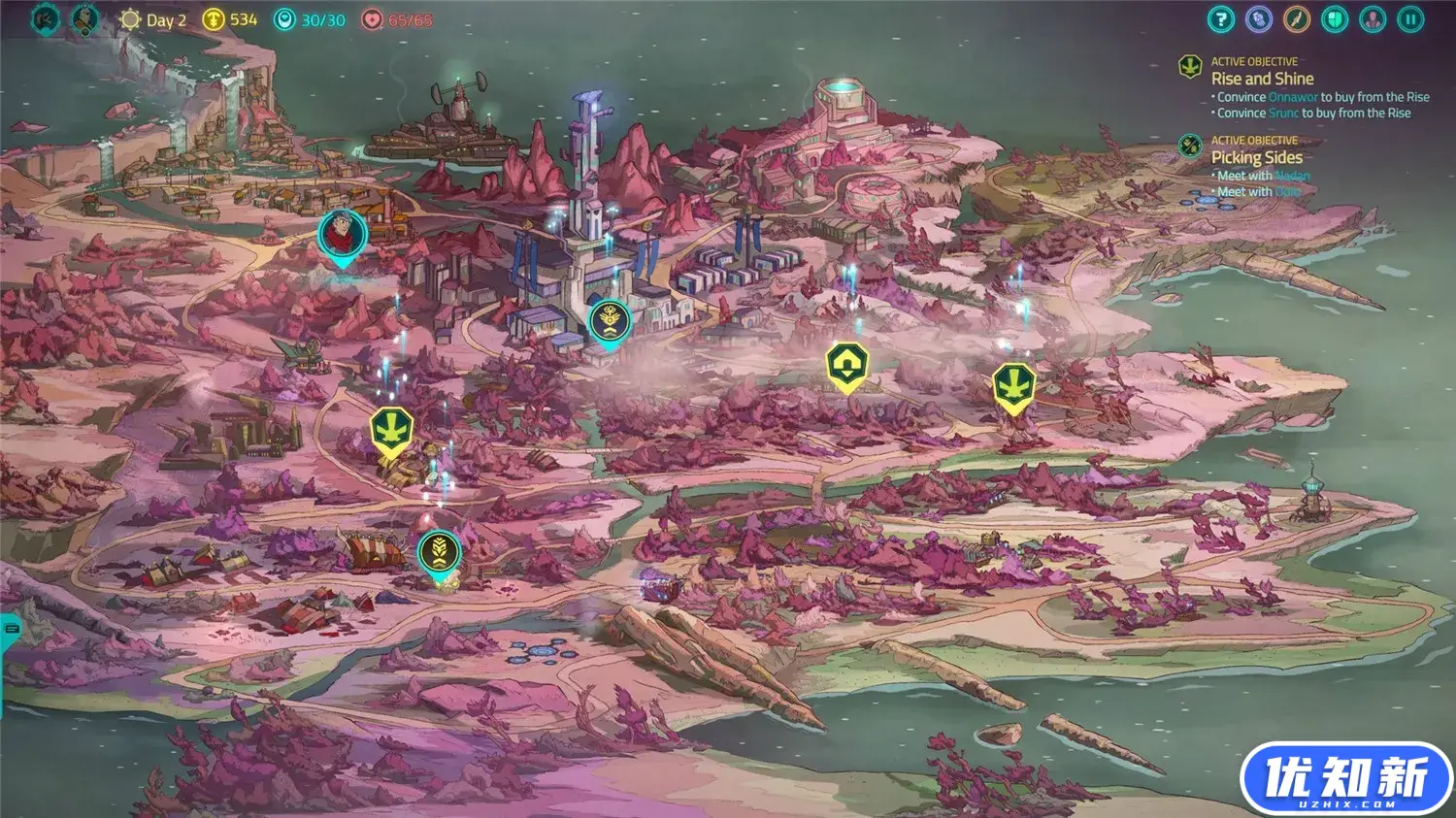This screenshot has width=1456, height=818.
Task: Select the Picking Sides objective
Action: coord(1256,157)
